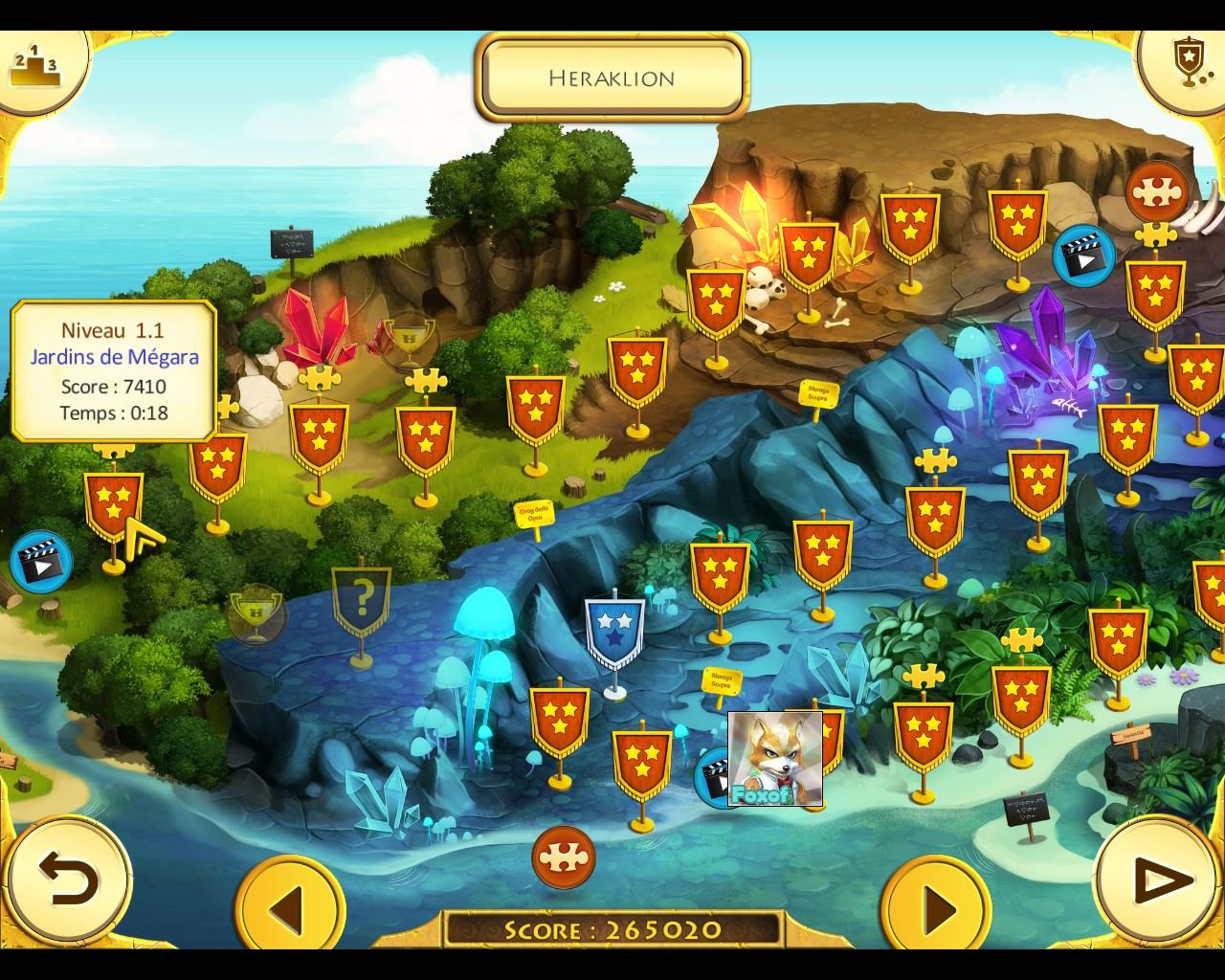Open the leaderboard podium icon
The image size is (1225, 980).
tap(34, 65)
